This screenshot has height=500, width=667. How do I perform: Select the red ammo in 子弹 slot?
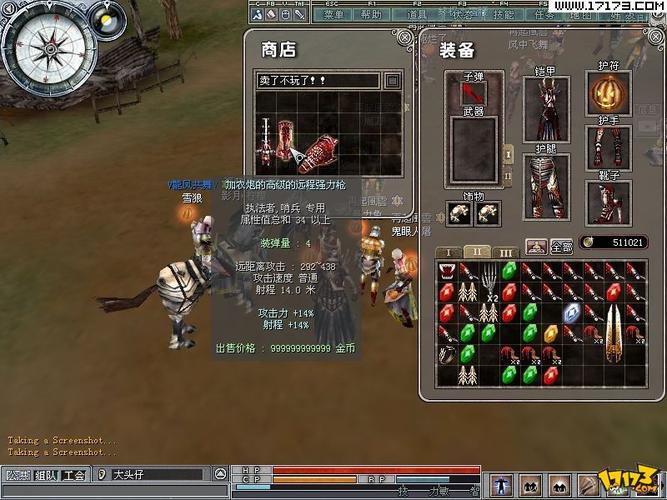point(473,94)
